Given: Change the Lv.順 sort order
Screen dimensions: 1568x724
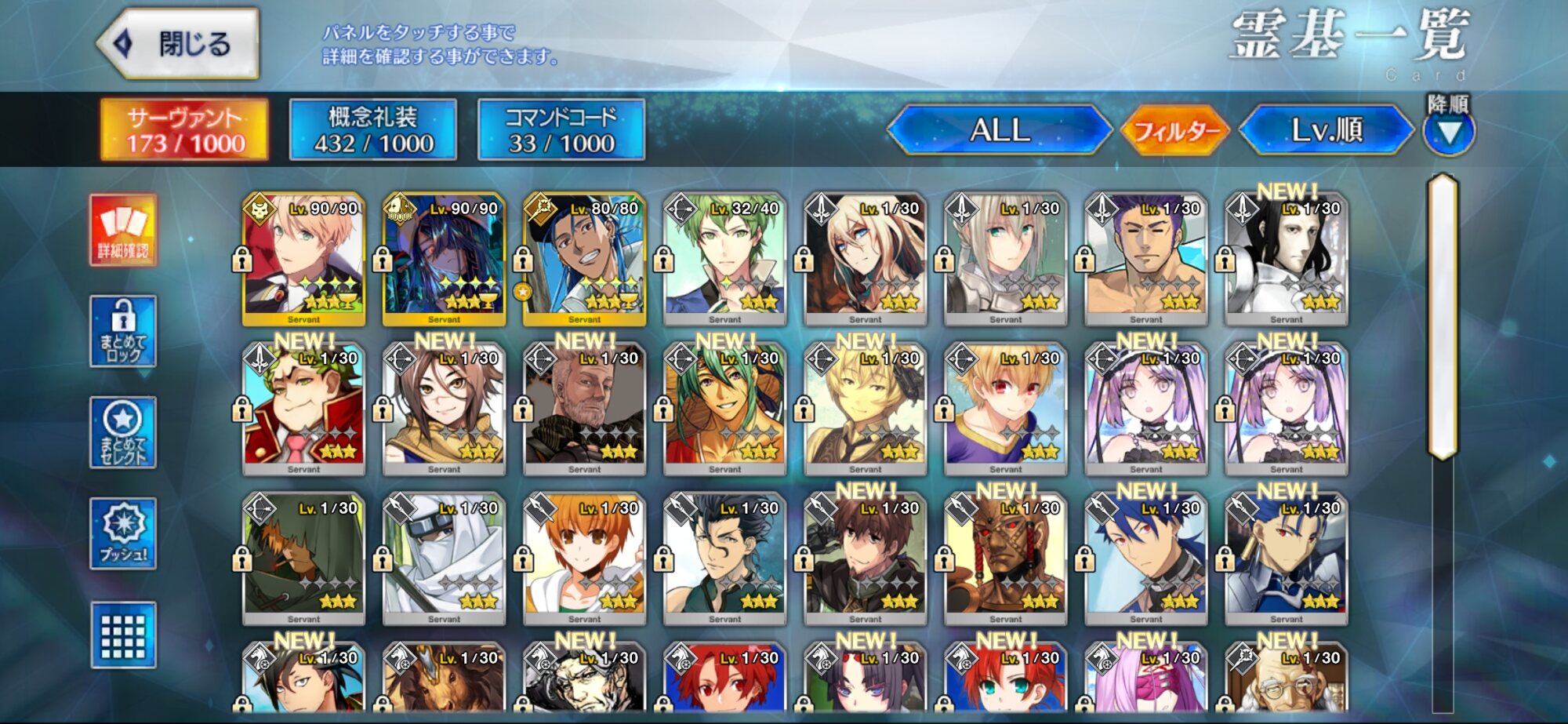Looking at the screenshot, I should click(x=1327, y=129).
